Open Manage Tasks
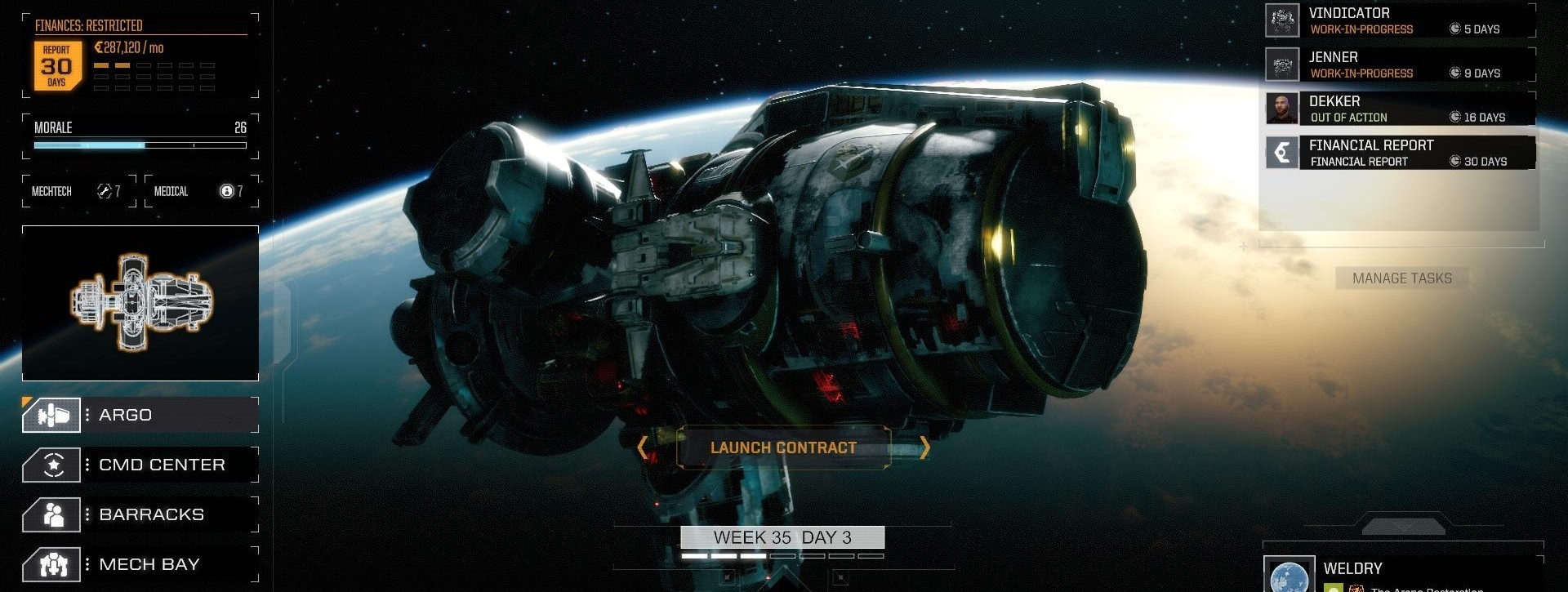 1401,278
